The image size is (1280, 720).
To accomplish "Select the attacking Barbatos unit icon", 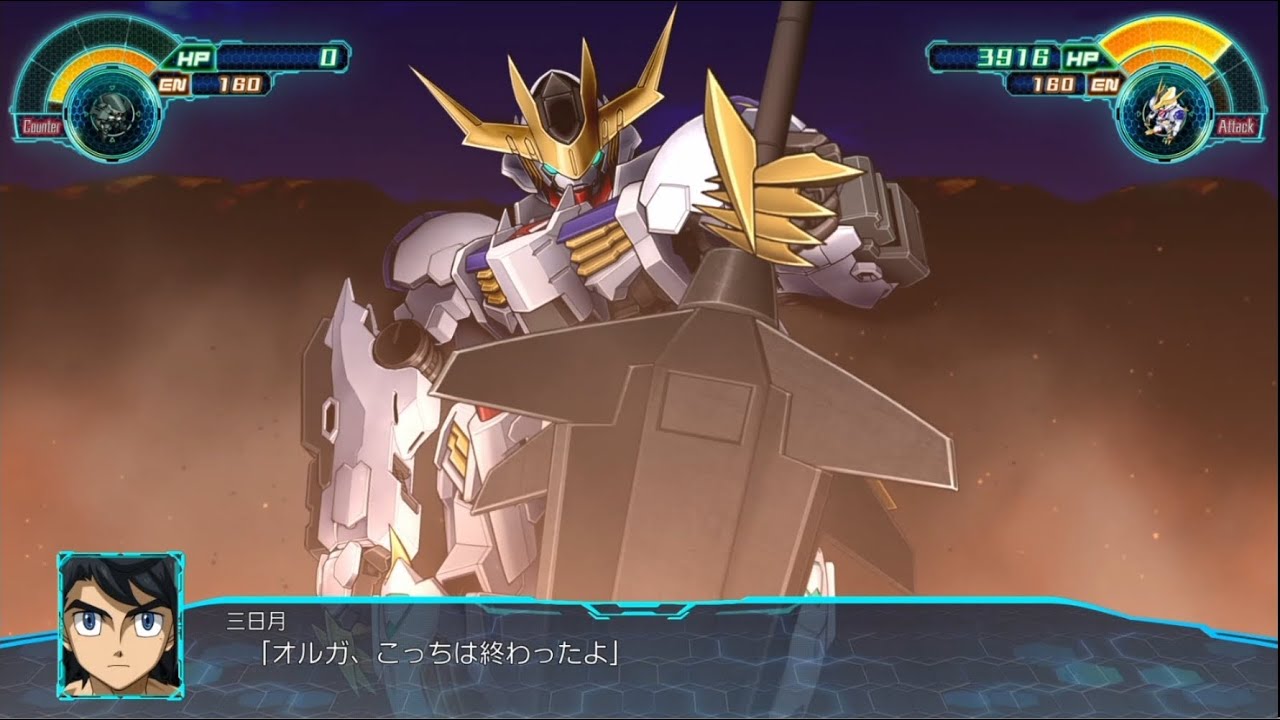I will coord(1163,112).
